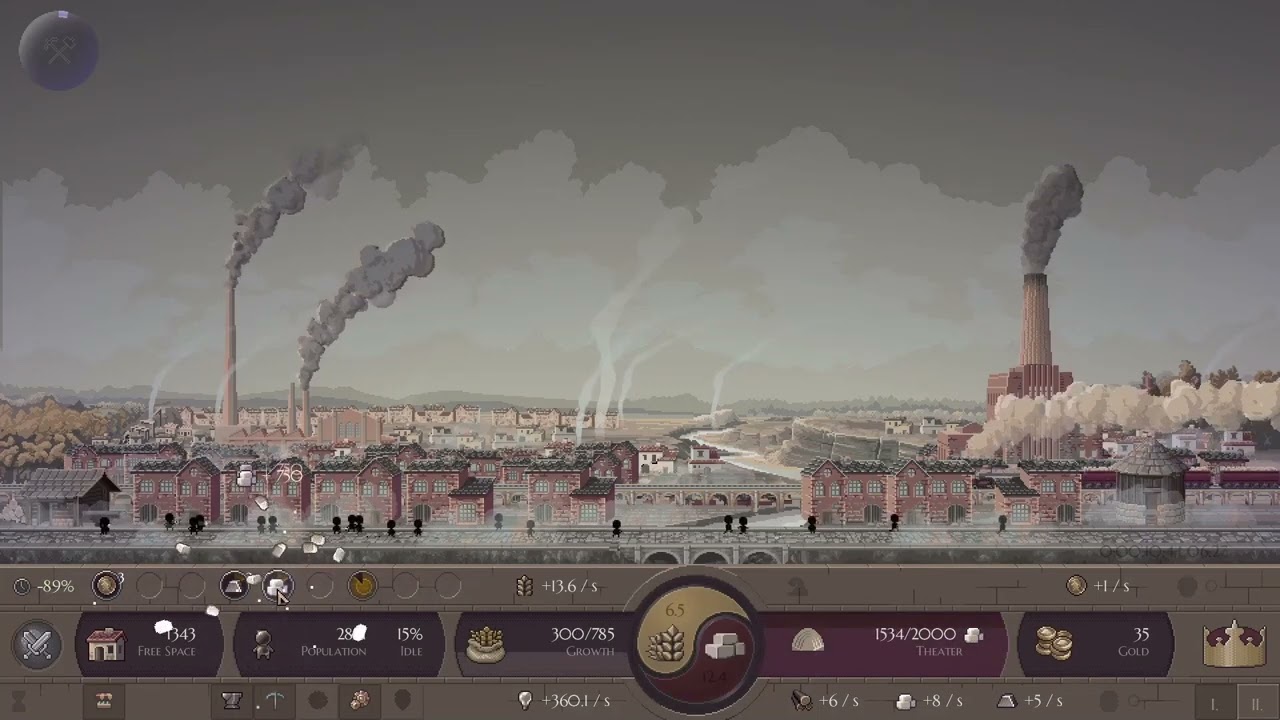Select the iron ingot upgrade slot

tap(235, 586)
